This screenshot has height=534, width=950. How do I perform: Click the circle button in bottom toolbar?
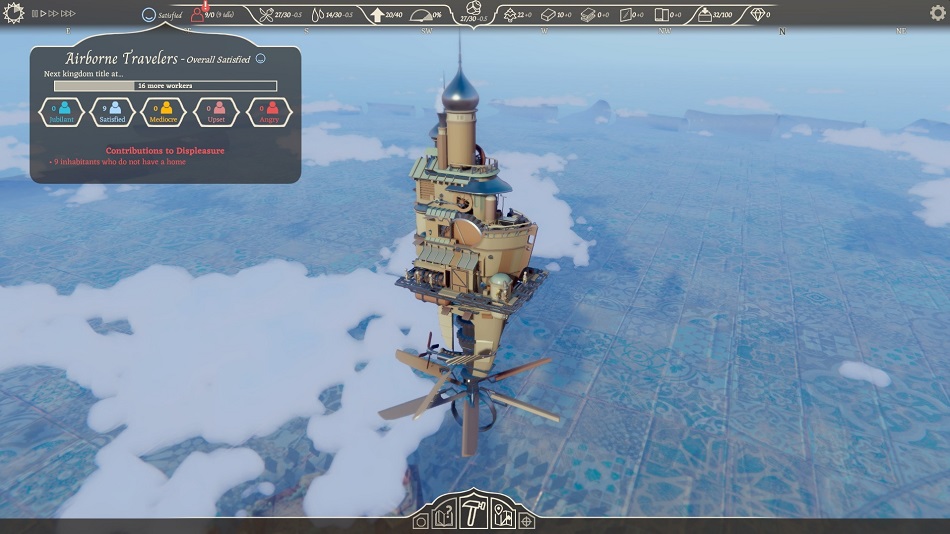pyautogui.click(x=421, y=521)
